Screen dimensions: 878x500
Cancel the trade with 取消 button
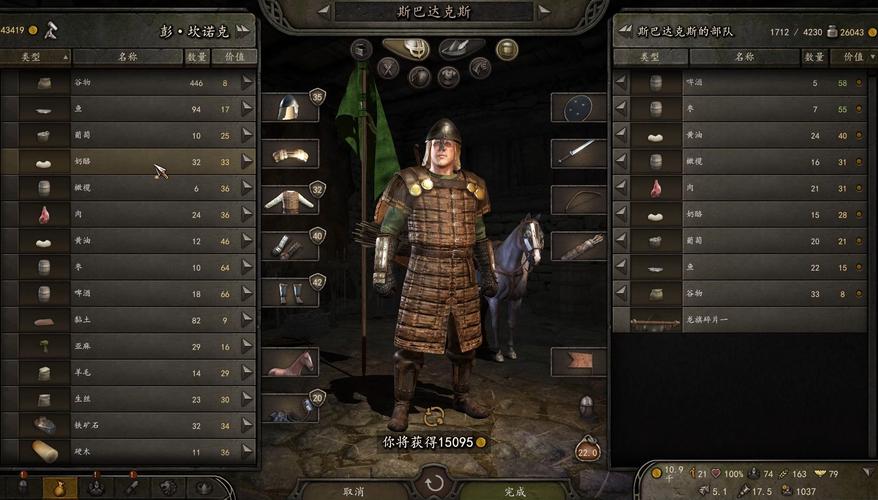click(353, 491)
